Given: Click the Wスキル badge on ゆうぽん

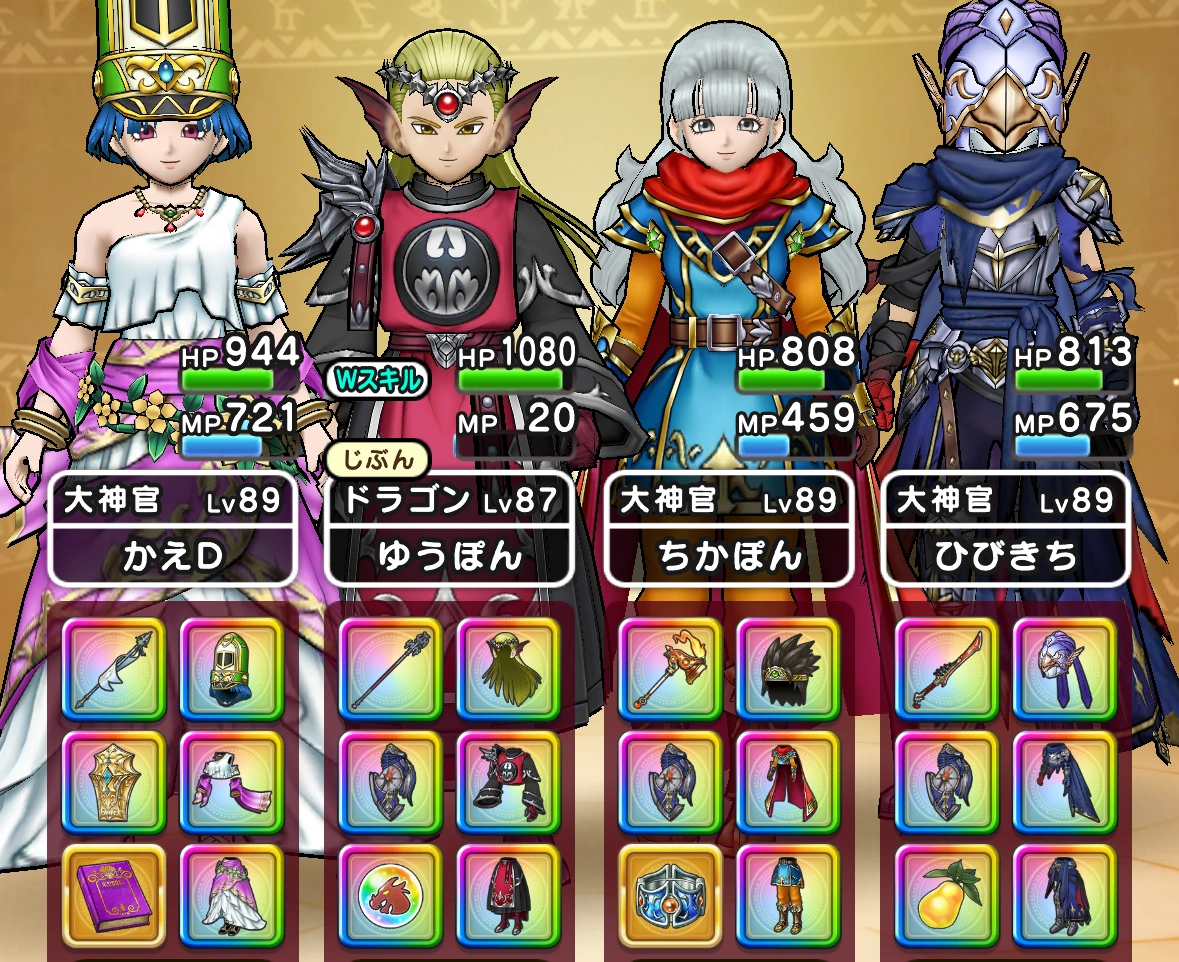Looking at the screenshot, I should [x=376, y=379].
